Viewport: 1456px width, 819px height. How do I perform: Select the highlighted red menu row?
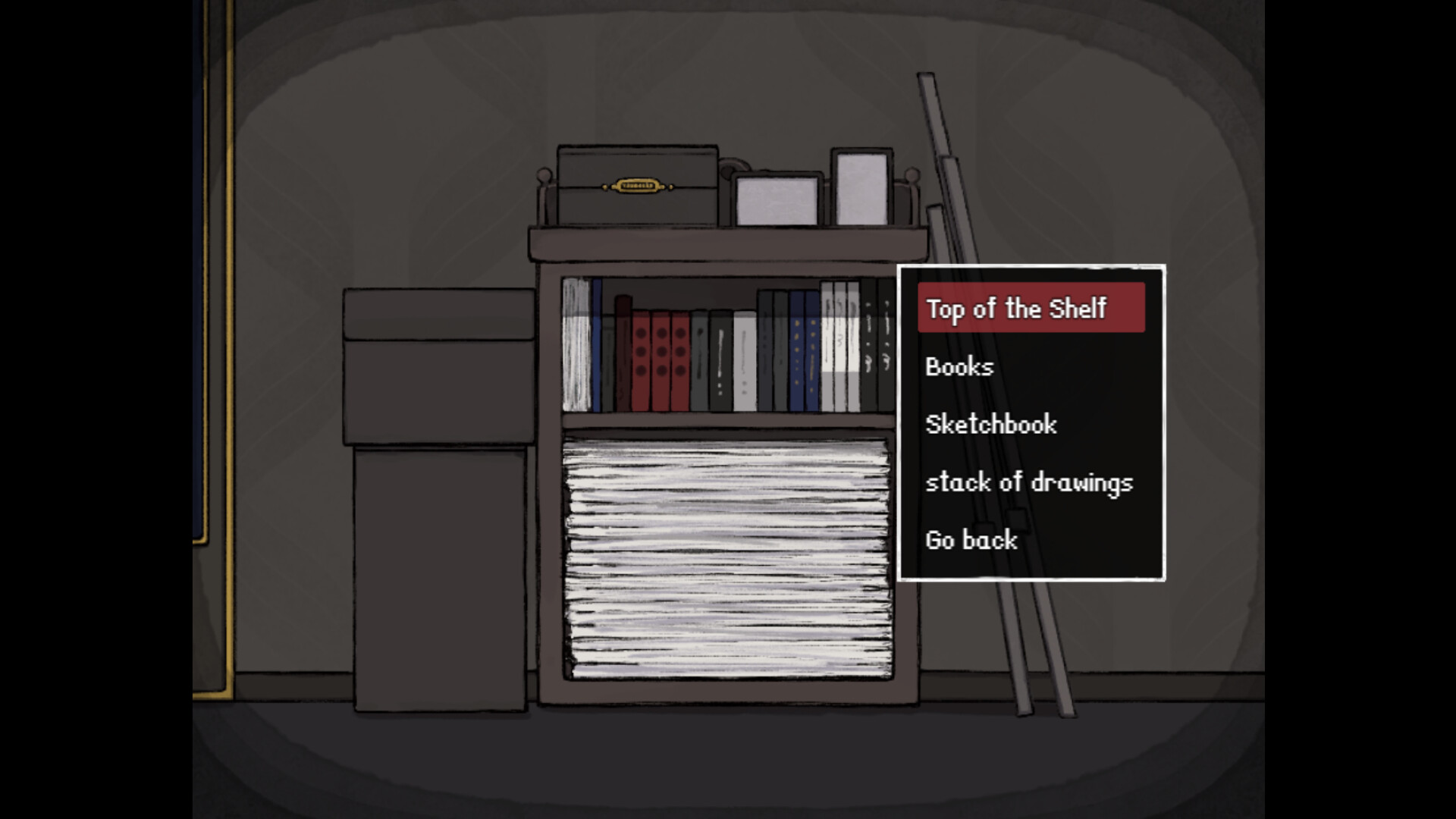pyautogui.click(x=1030, y=309)
